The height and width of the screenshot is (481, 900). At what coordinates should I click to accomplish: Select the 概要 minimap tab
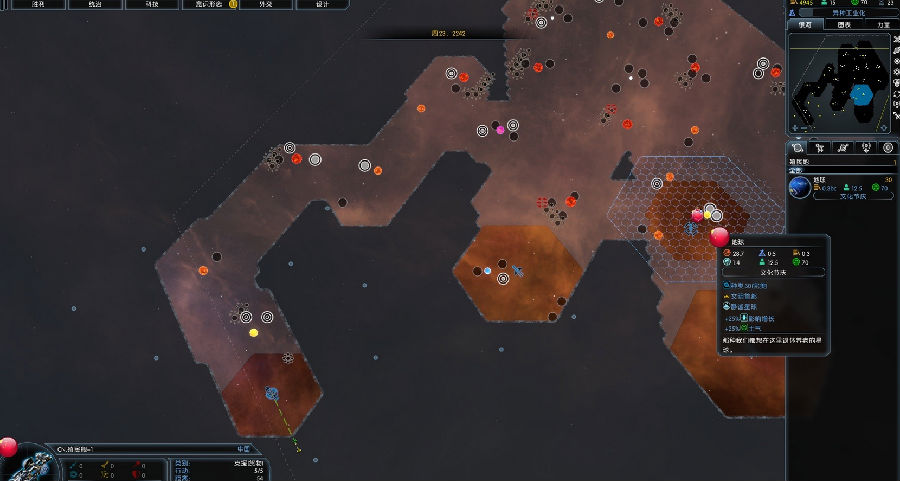[x=806, y=25]
